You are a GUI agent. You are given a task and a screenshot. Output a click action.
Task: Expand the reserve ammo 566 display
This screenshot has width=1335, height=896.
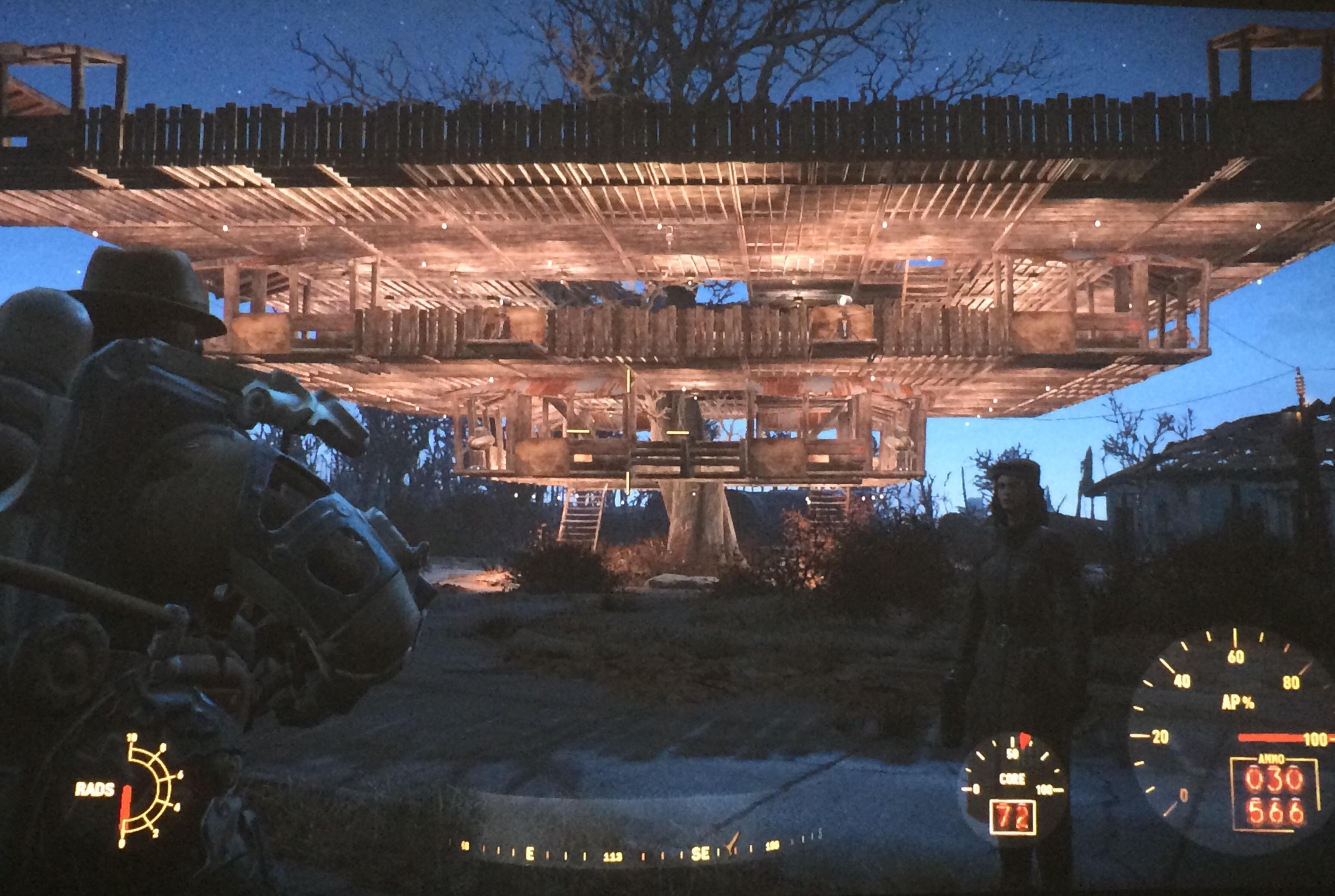1274,812
